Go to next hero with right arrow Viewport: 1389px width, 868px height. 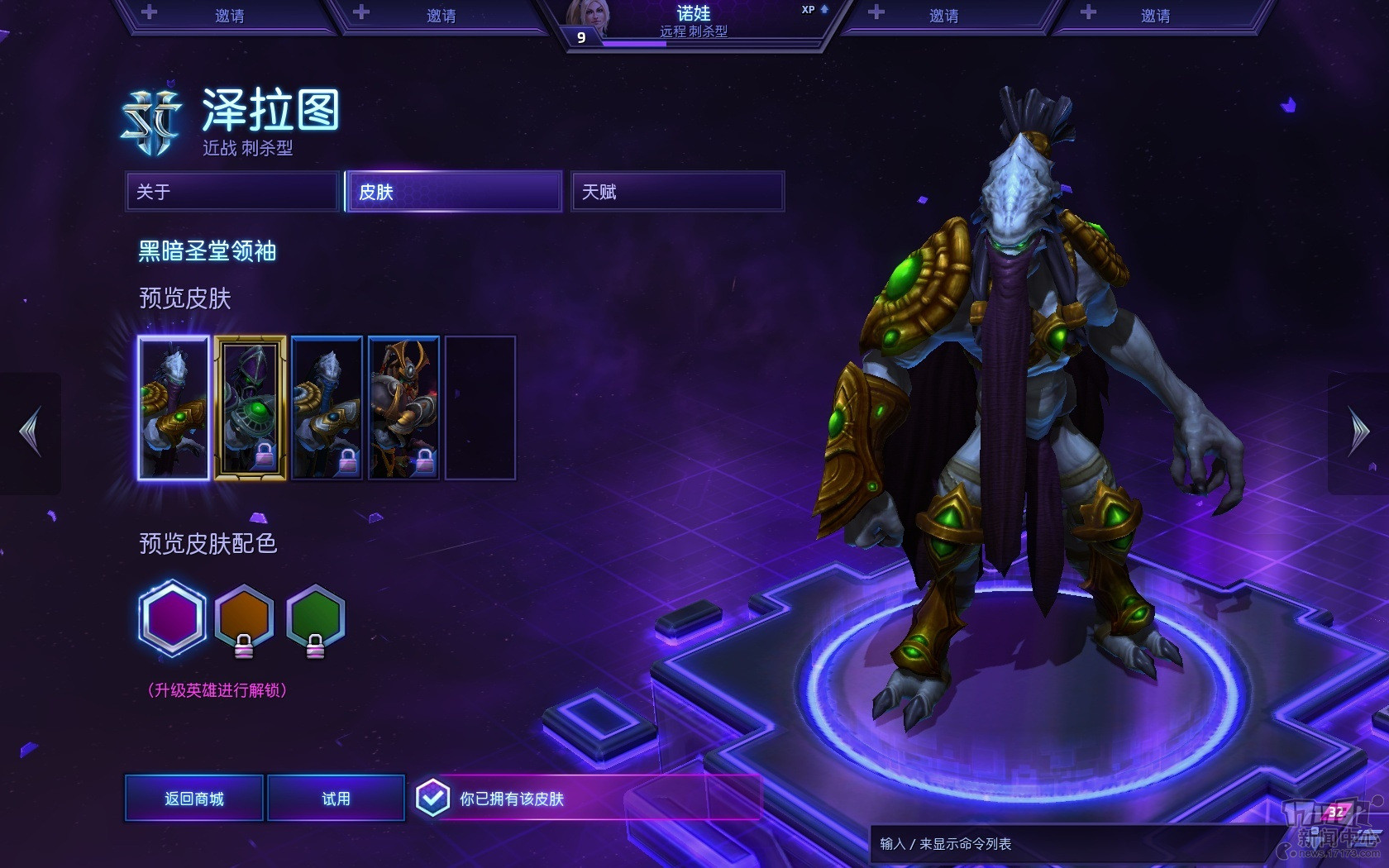(x=1358, y=432)
